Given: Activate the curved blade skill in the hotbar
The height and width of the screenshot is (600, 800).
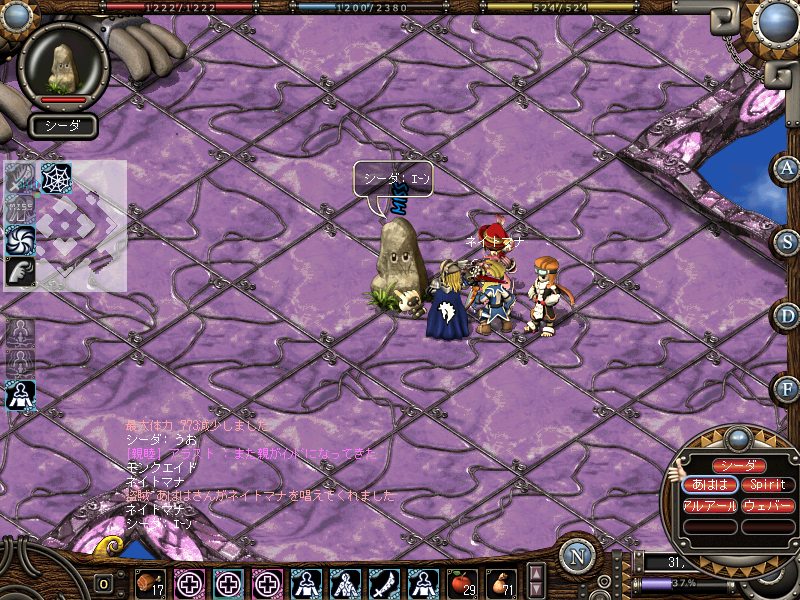Looking at the screenshot, I should coord(384,582).
